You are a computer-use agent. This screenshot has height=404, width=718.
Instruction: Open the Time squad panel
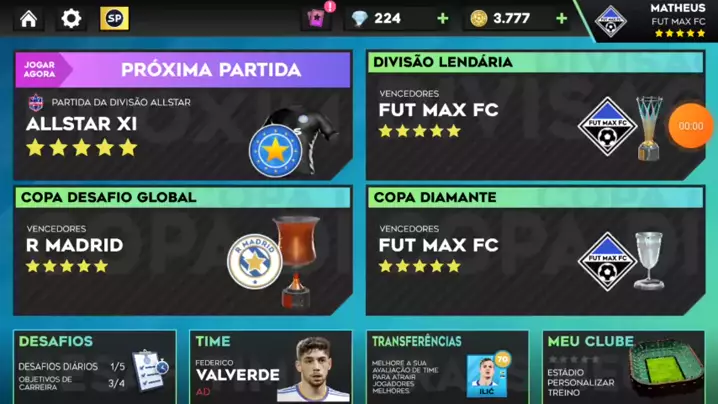click(x=270, y=367)
